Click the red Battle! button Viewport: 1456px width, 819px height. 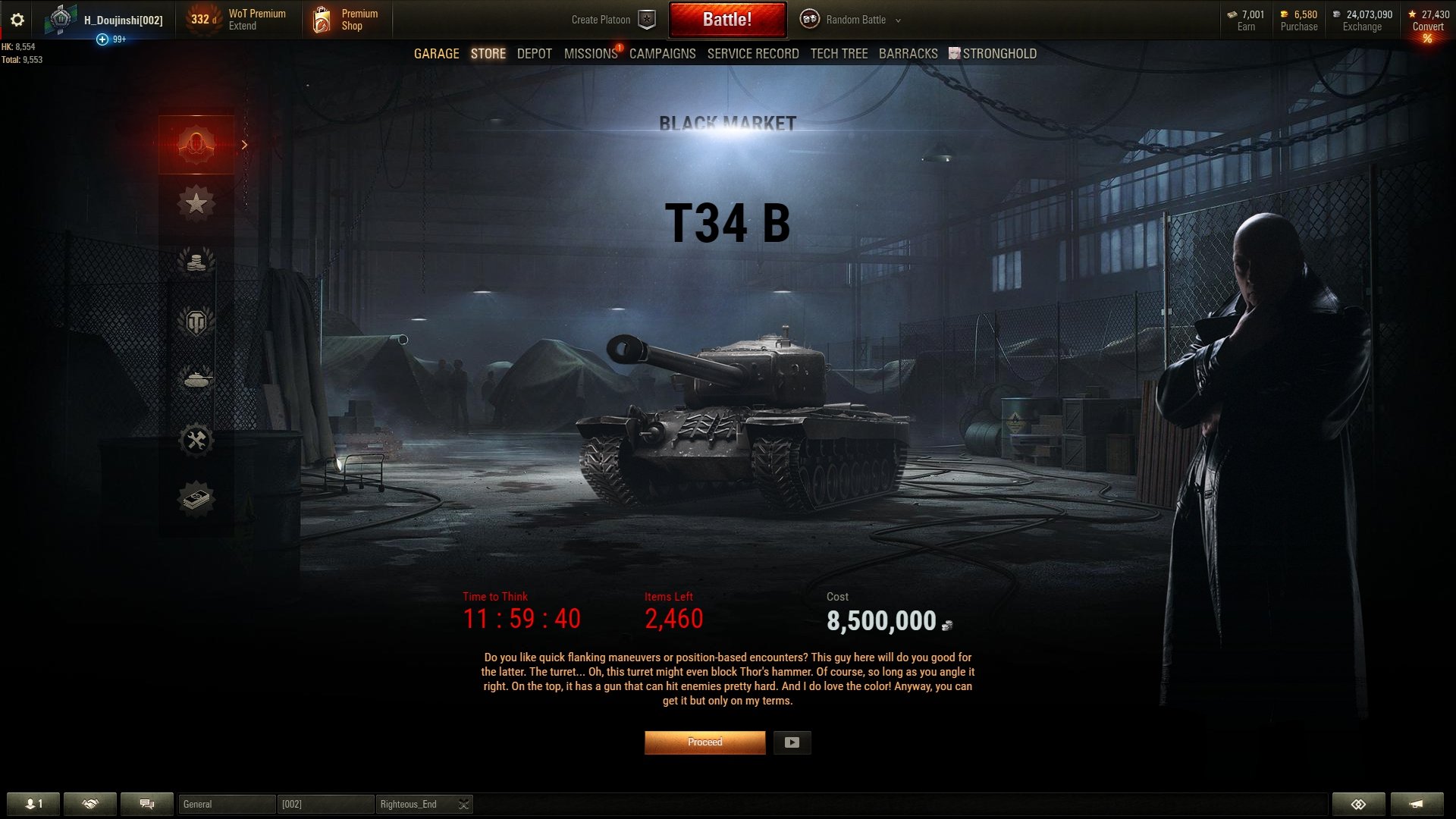(726, 20)
